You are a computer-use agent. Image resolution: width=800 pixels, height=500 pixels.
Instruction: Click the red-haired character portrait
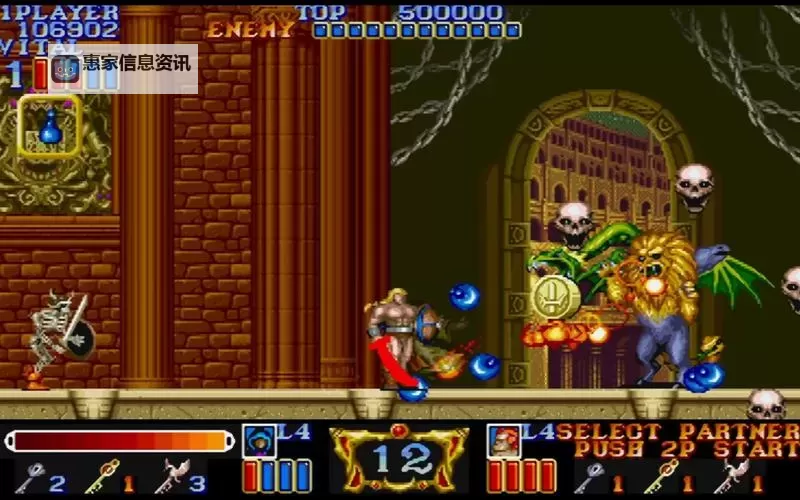(x=504, y=441)
